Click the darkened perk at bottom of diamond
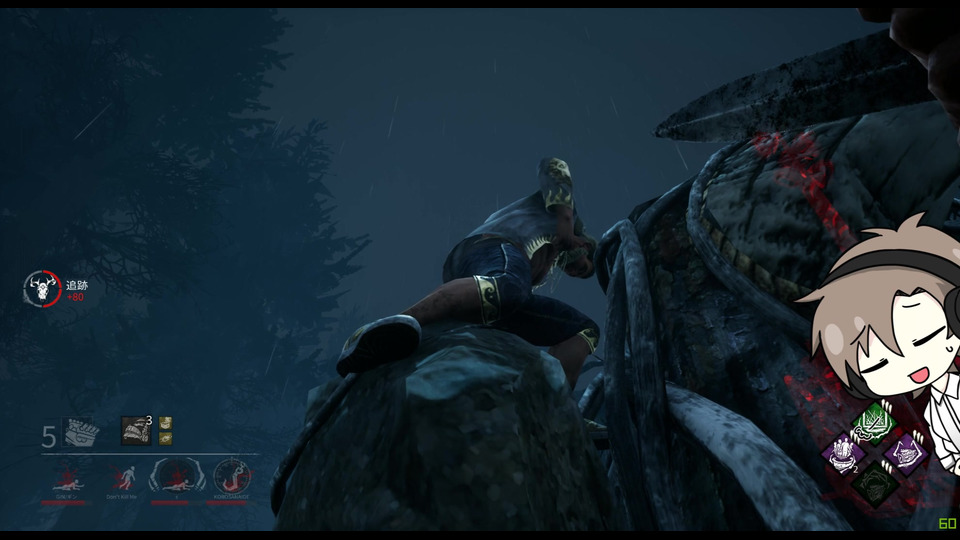 [874, 483]
